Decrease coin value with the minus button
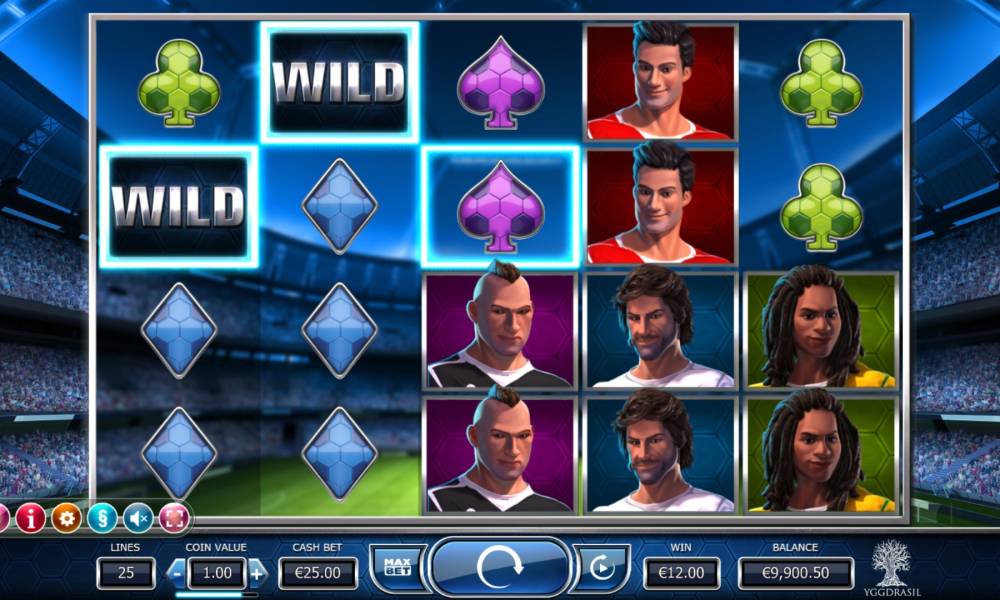This screenshot has height=600, width=1000. (x=175, y=573)
